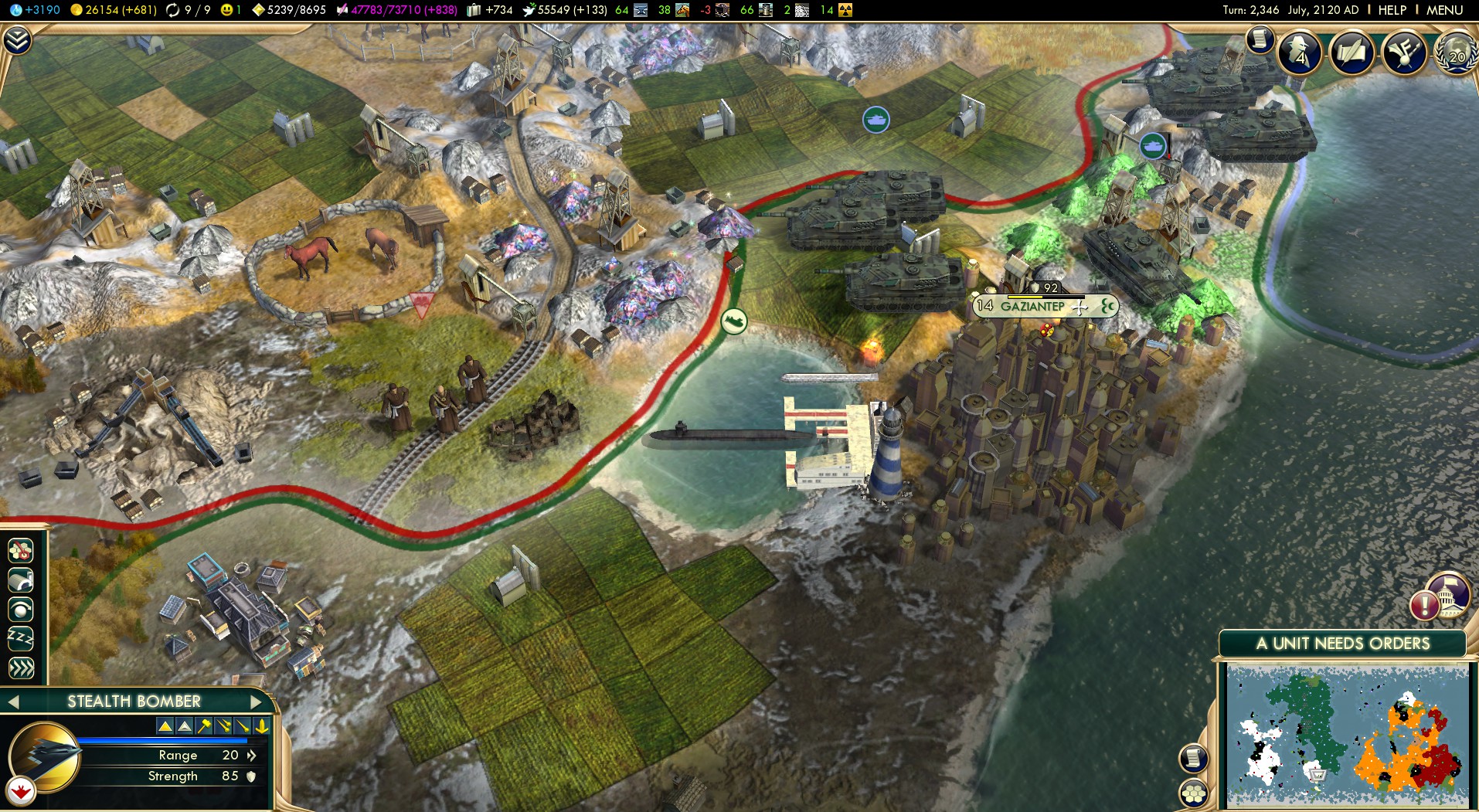Open the notification log scroll near top right
The height and width of the screenshot is (812, 1479).
coord(1260,39)
